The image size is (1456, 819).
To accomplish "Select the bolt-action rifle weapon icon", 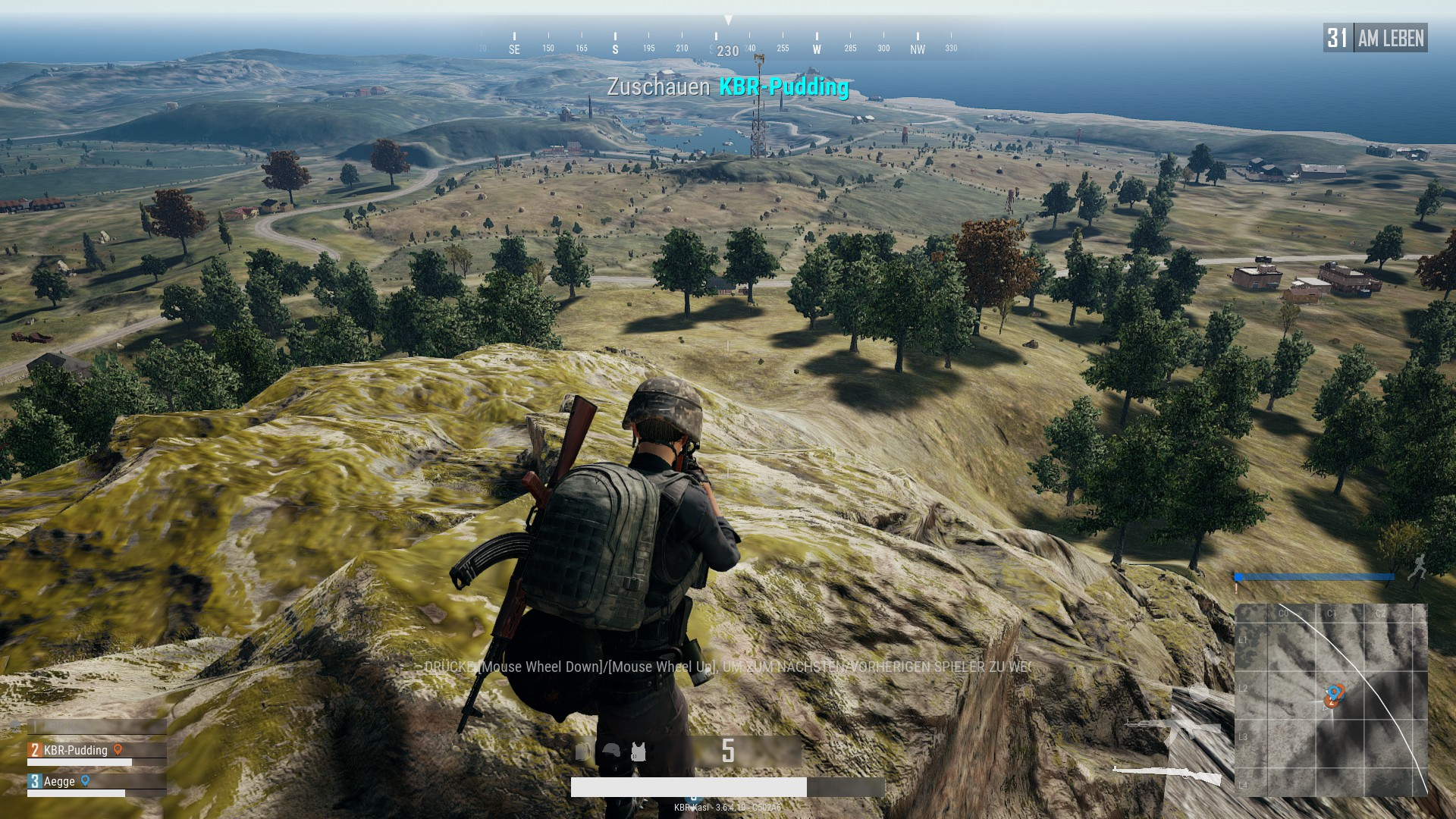I will point(1168,774).
